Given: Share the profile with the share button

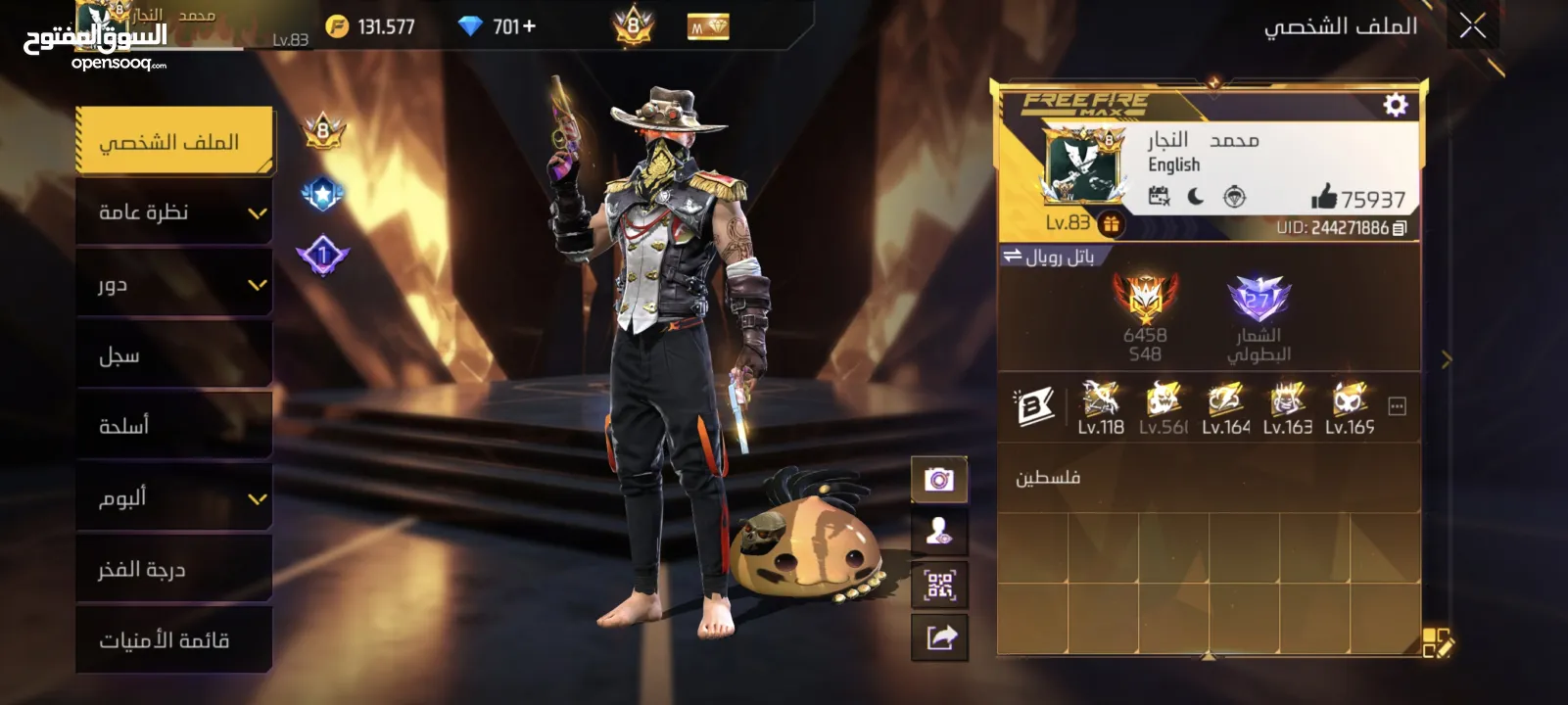Looking at the screenshot, I should [x=938, y=638].
